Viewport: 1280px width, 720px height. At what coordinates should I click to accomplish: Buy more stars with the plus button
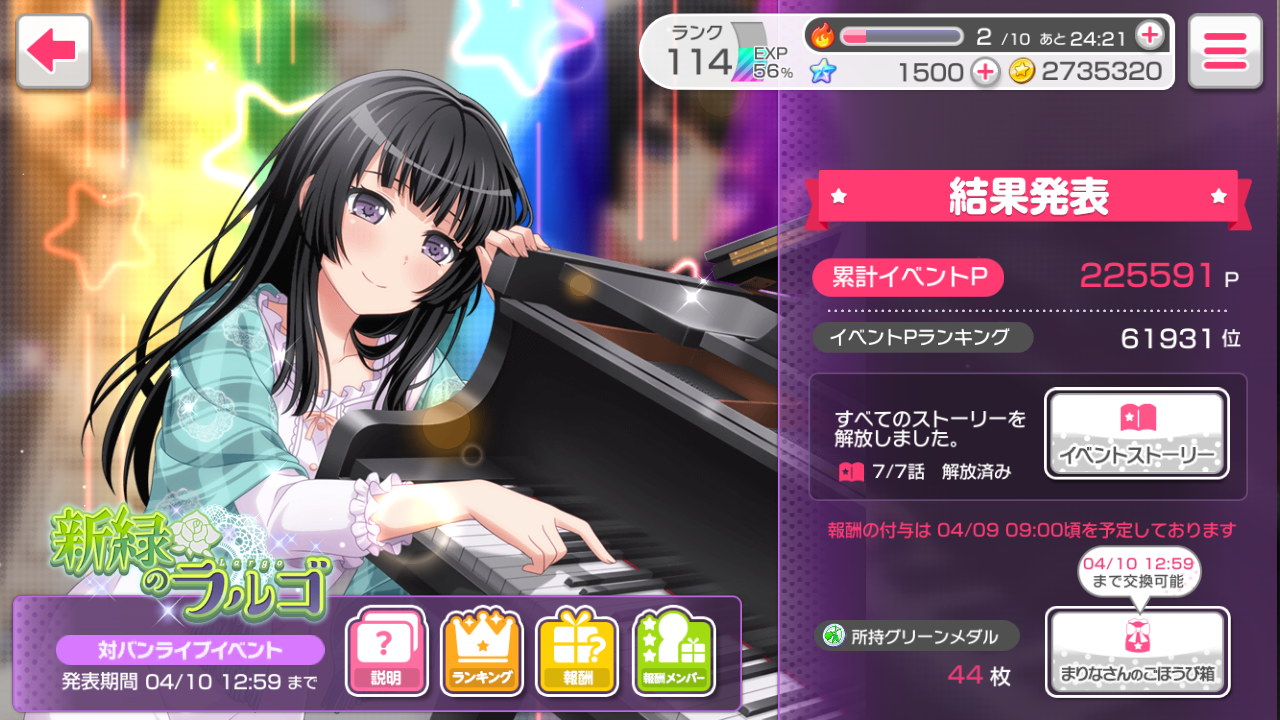coord(985,71)
